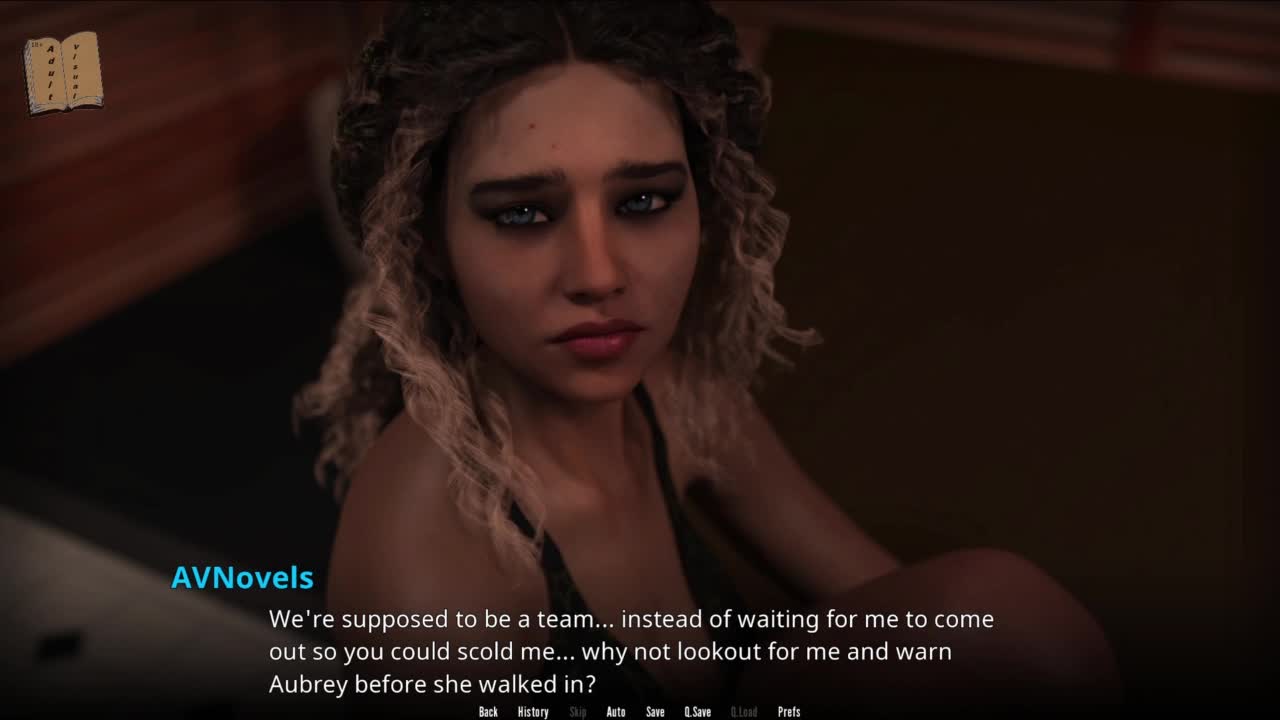
Task: Open the dialogue History log
Action: (x=533, y=712)
